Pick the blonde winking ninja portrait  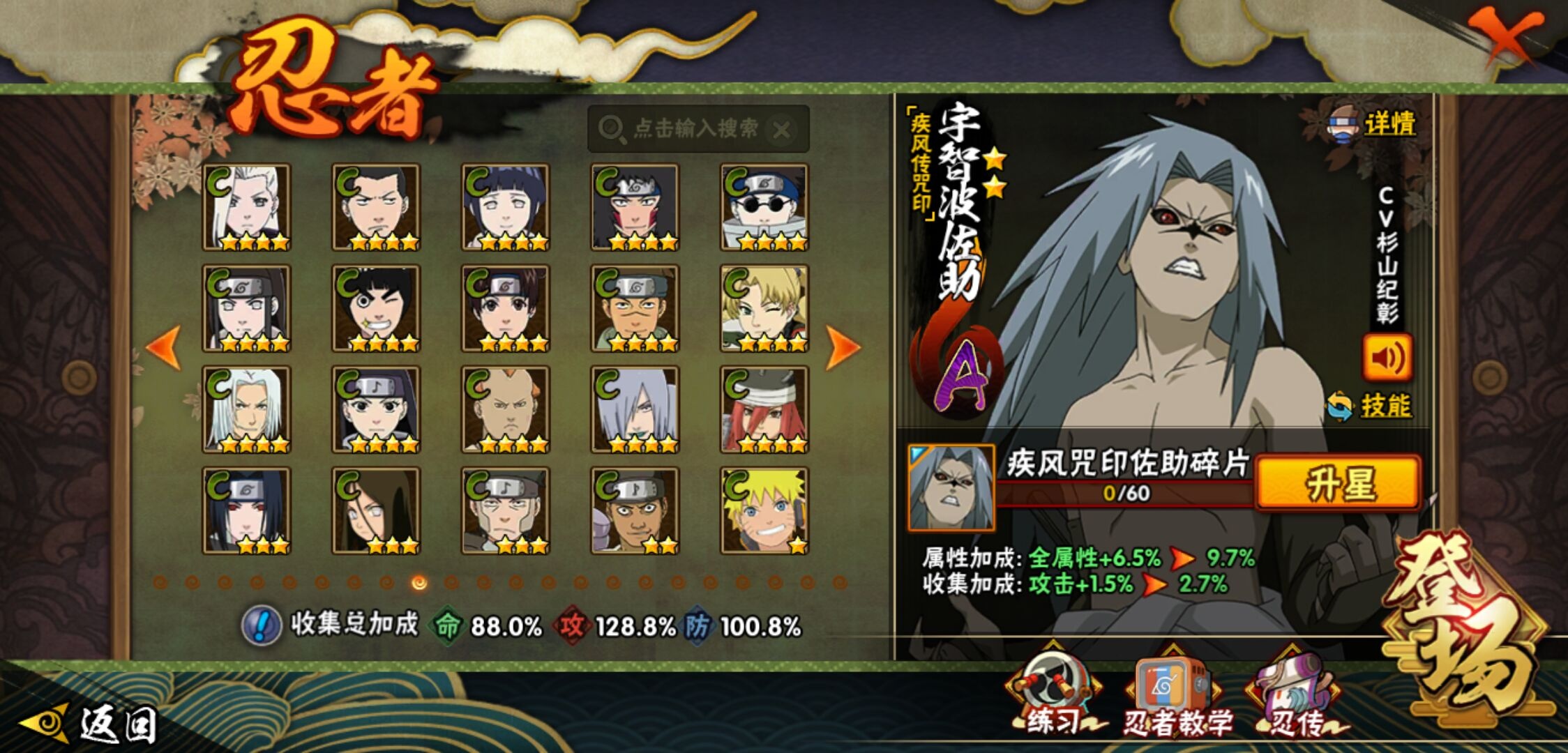(x=764, y=309)
